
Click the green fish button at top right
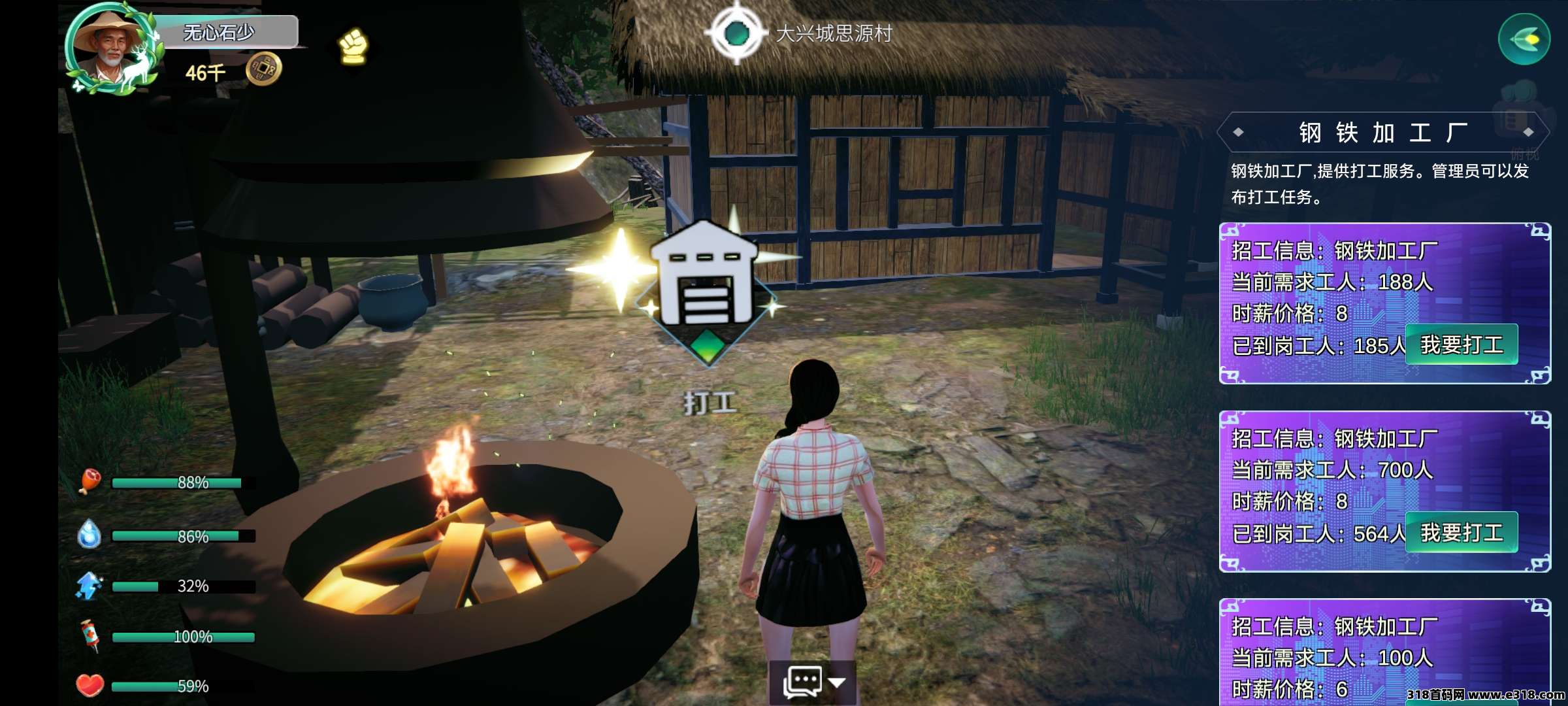pyautogui.click(x=1524, y=40)
